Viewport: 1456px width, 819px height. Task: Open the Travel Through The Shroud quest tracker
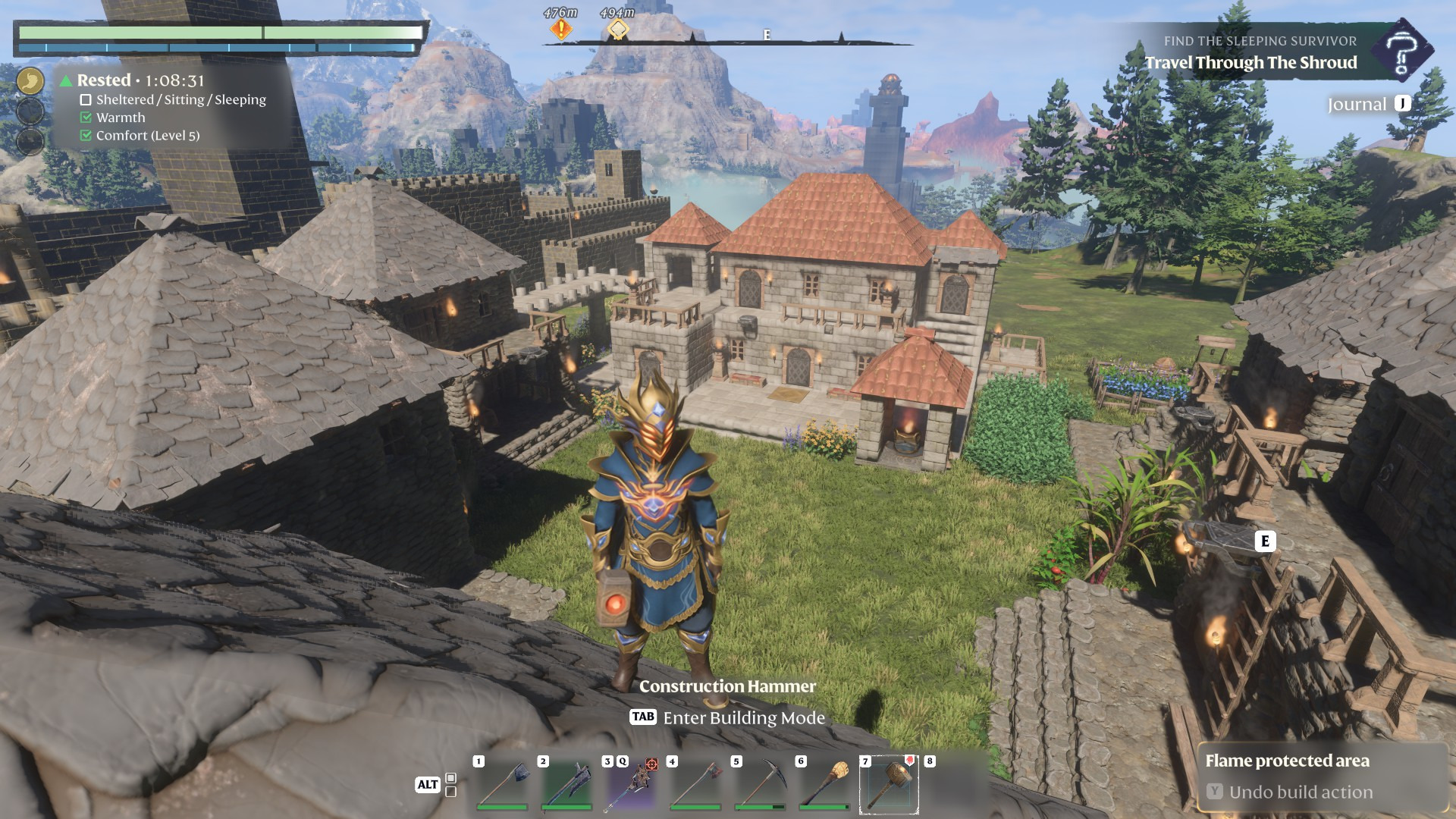[x=1250, y=63]
